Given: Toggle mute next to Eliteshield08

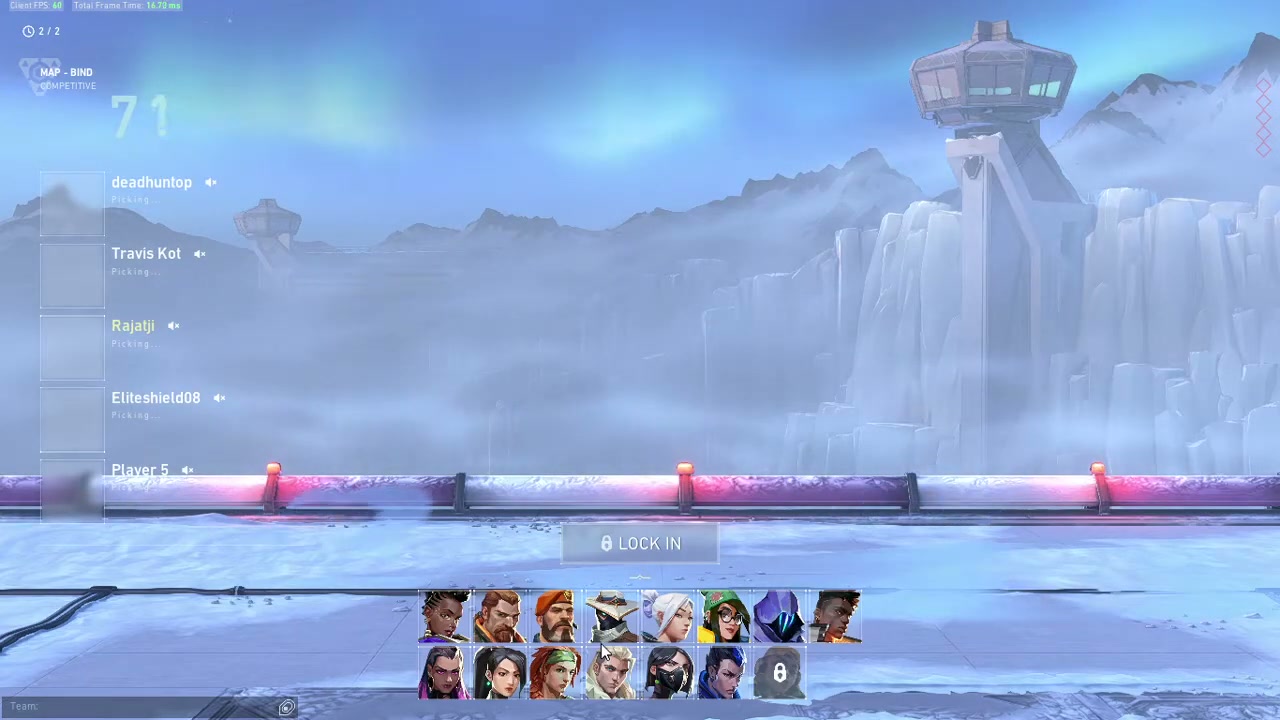Looking at the screenshot, I should 219,398.
